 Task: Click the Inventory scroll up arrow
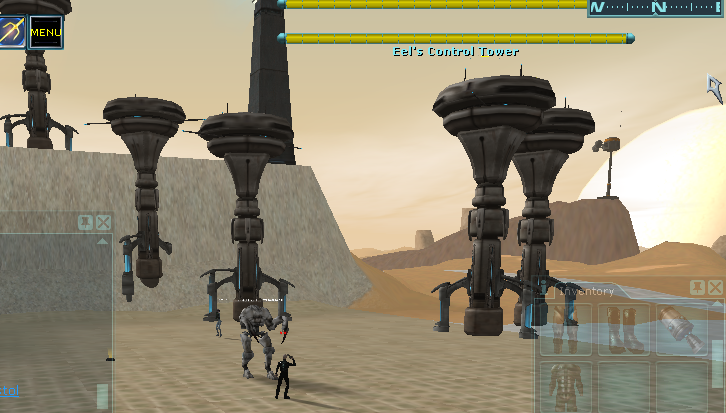716,304
